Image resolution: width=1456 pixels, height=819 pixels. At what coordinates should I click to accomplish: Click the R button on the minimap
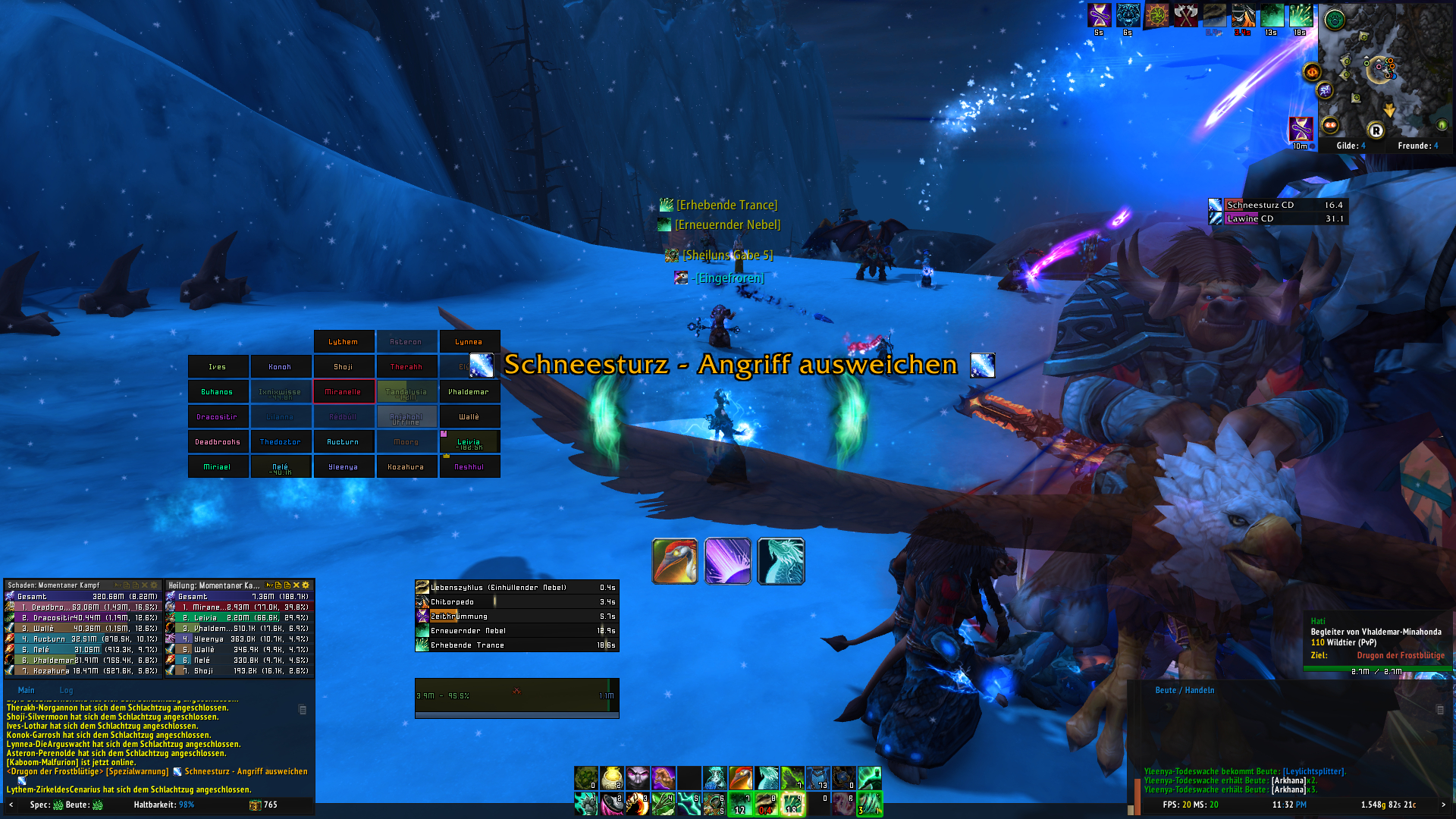1376,130
